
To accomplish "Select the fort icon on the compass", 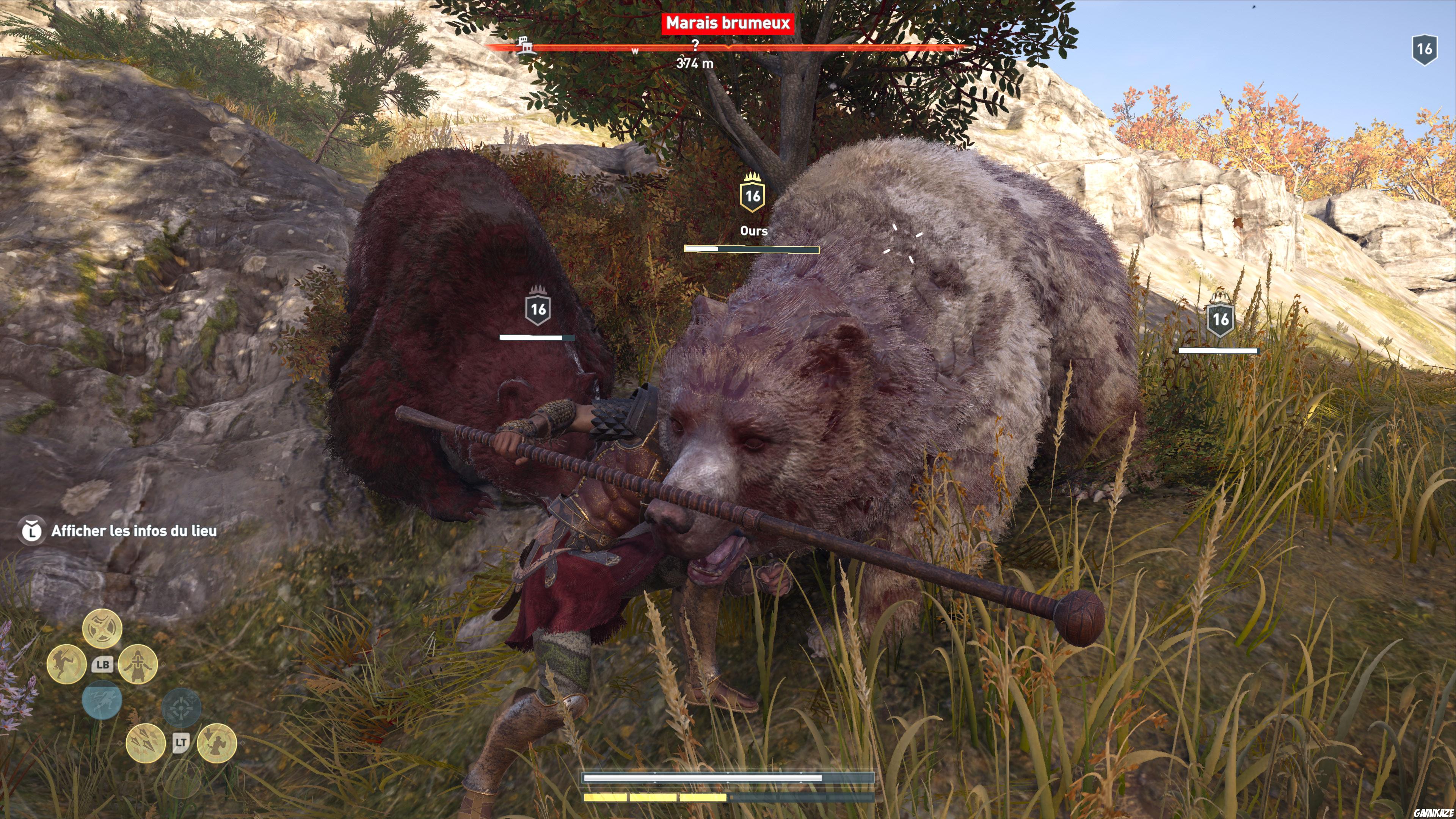I will 524,47.
